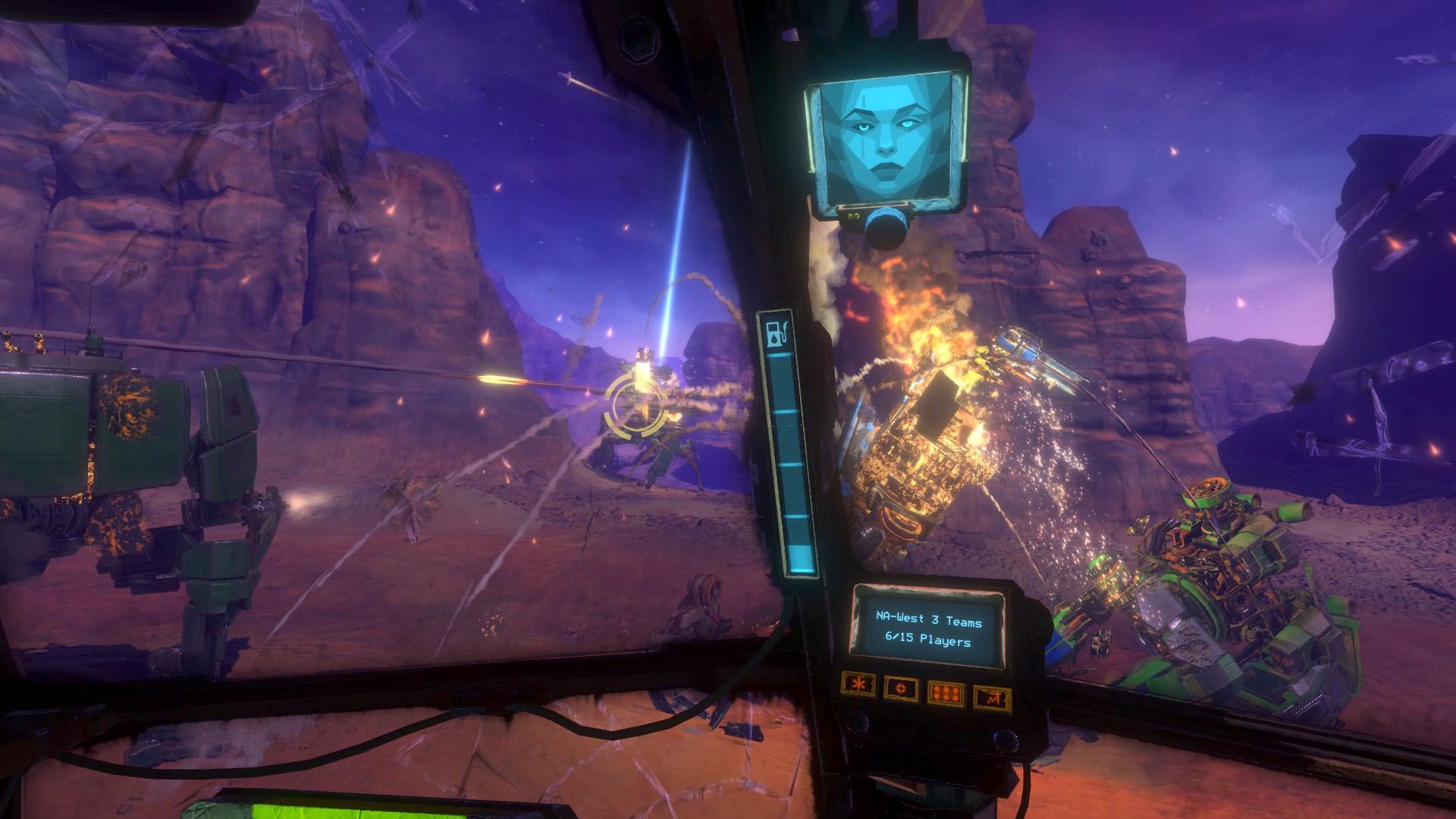Open the channel dial beneath the comms monitor
The height and width of the screenshot is (819, 1456).
[x=886, y=227]
